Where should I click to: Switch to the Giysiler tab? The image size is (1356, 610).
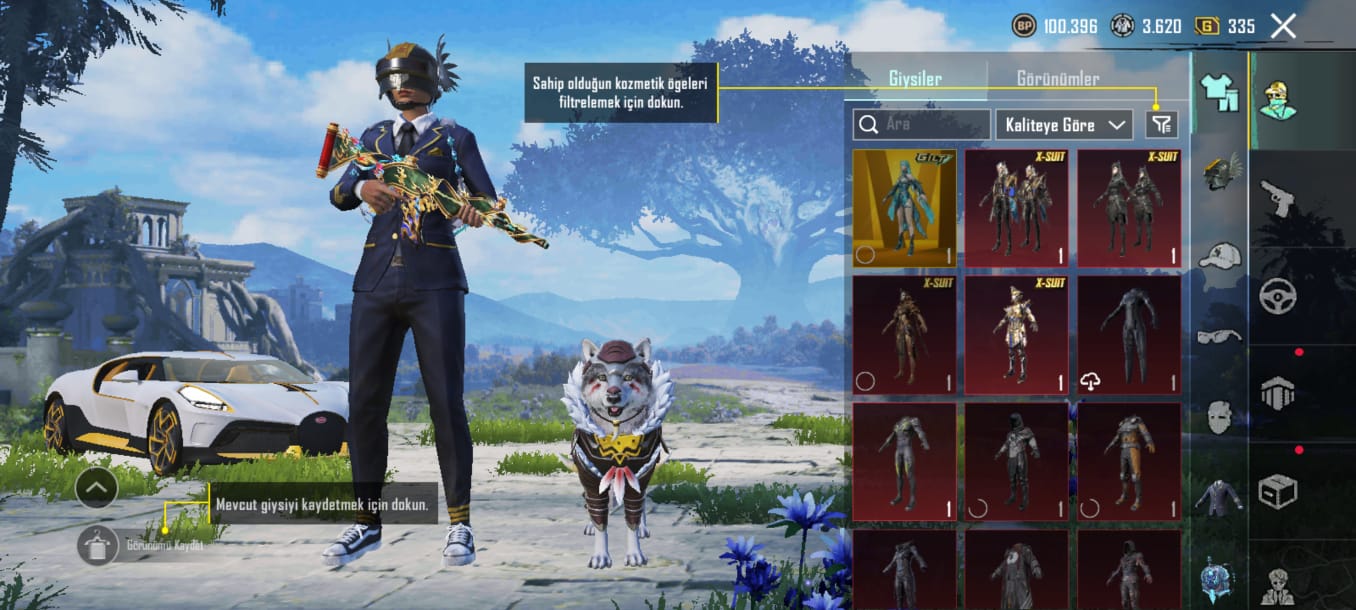[915, 79]
